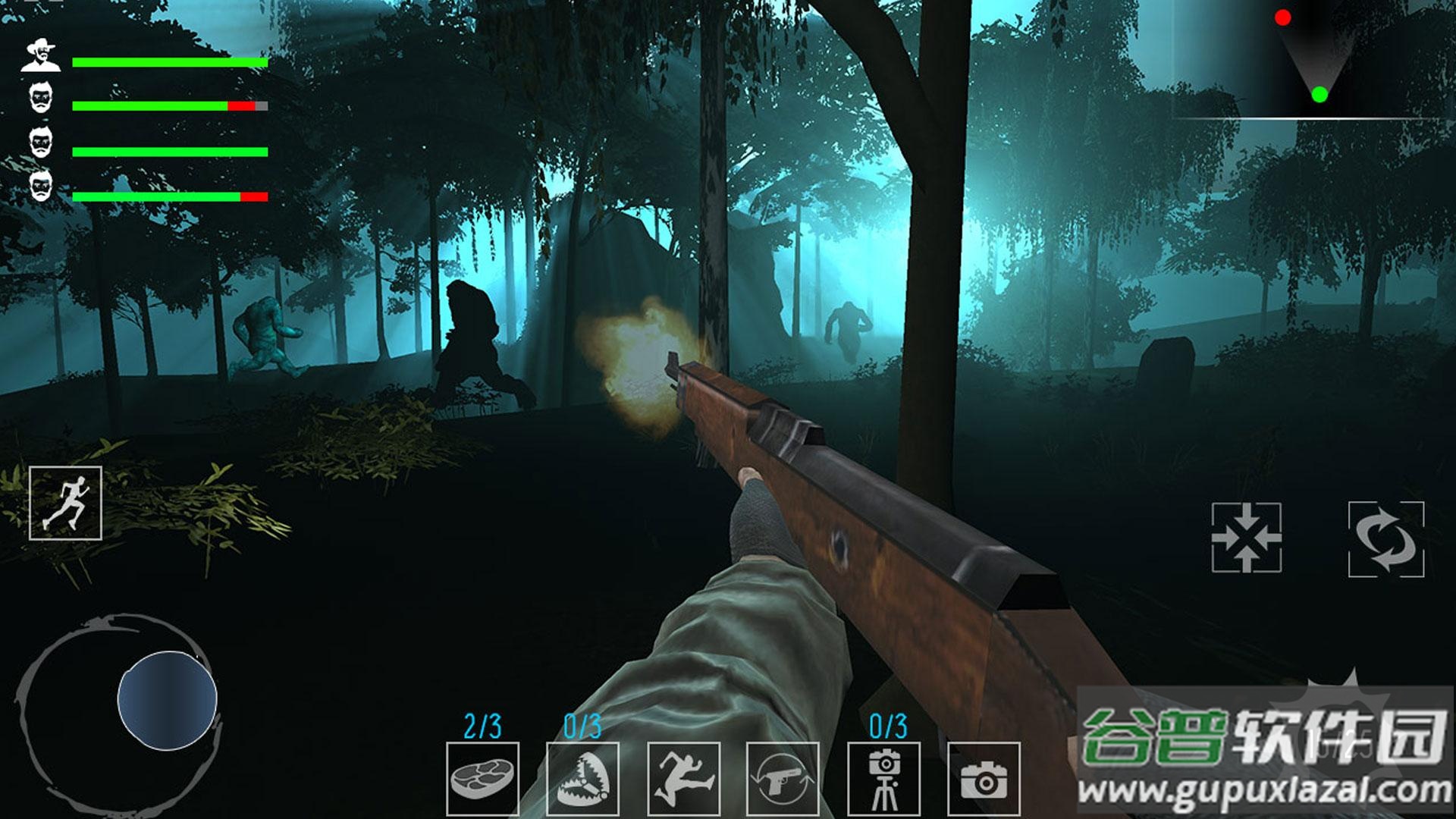Tap the reload circular arrows button
Viewport: 1456px width, 819px height.
coord(1385,539)
